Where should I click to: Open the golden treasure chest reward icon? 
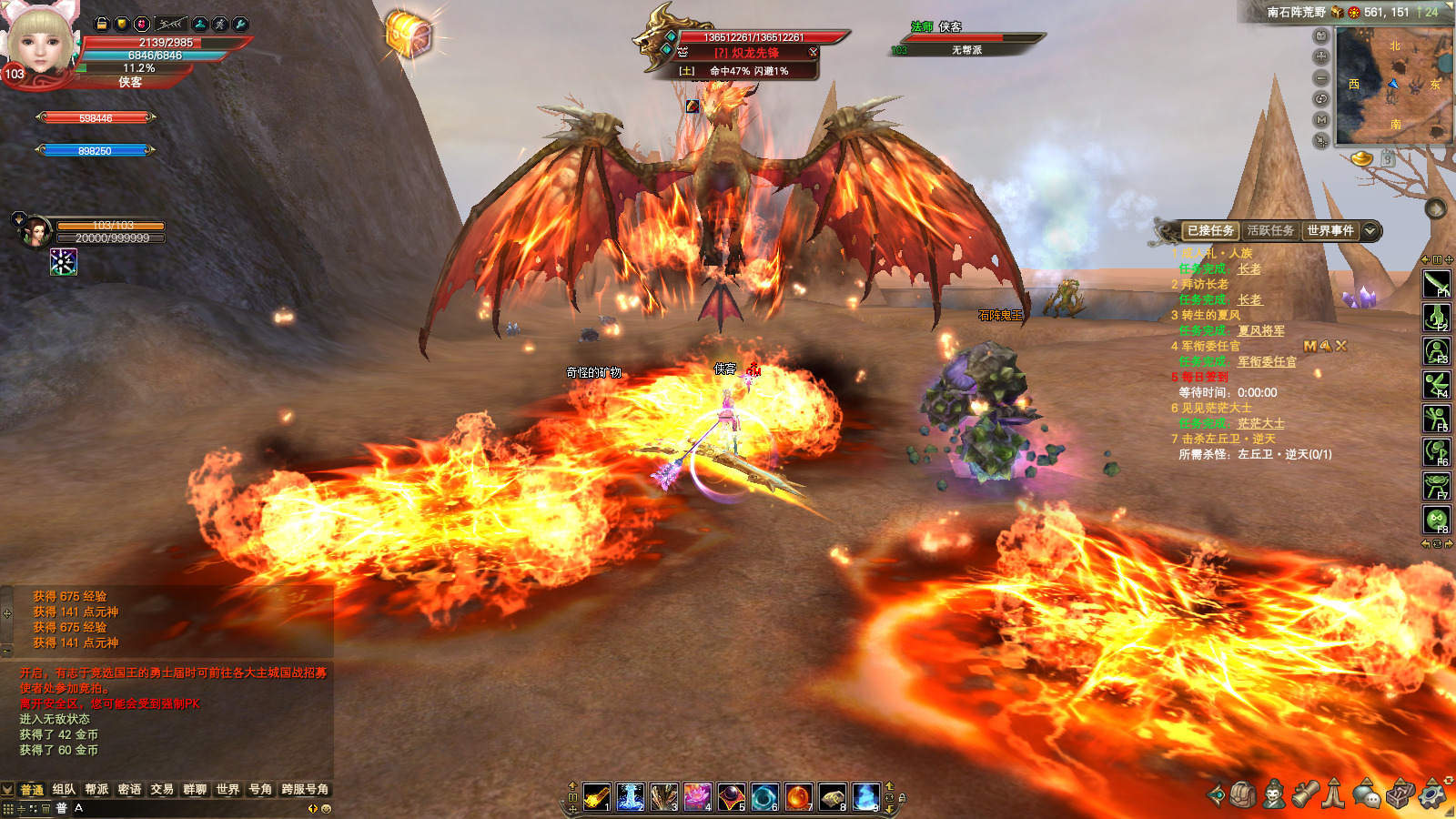pyautogui.click(x=409, y=36)
